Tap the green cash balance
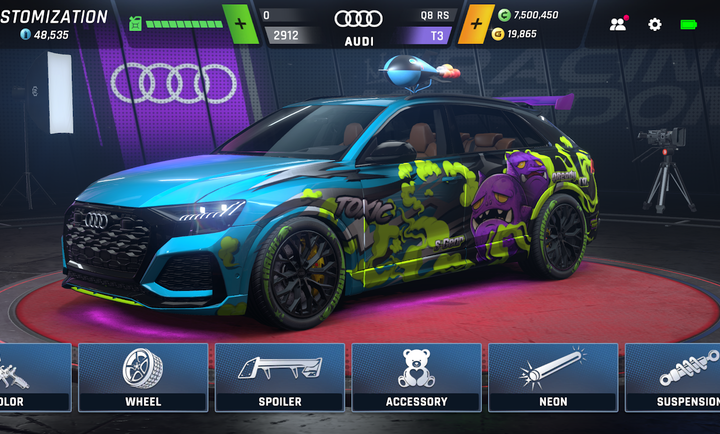The image size is (720, 434). pyautogui.click(x=528, y=14)
